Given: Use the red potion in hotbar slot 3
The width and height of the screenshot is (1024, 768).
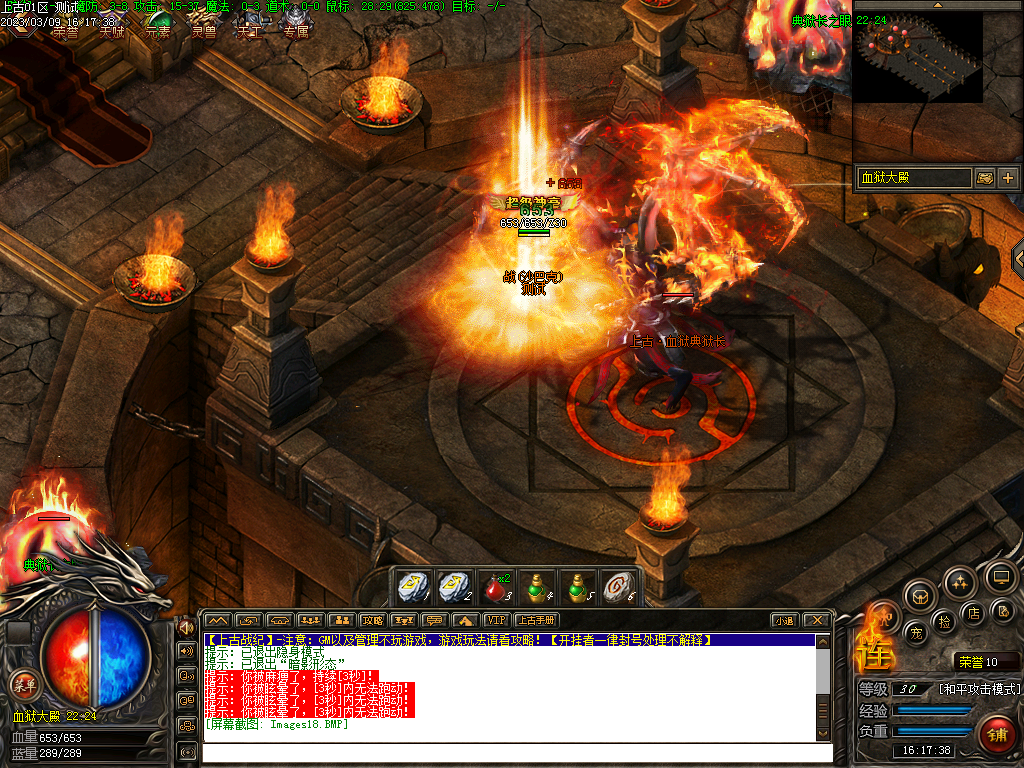Looking at the screenshot, I should 497,586.
